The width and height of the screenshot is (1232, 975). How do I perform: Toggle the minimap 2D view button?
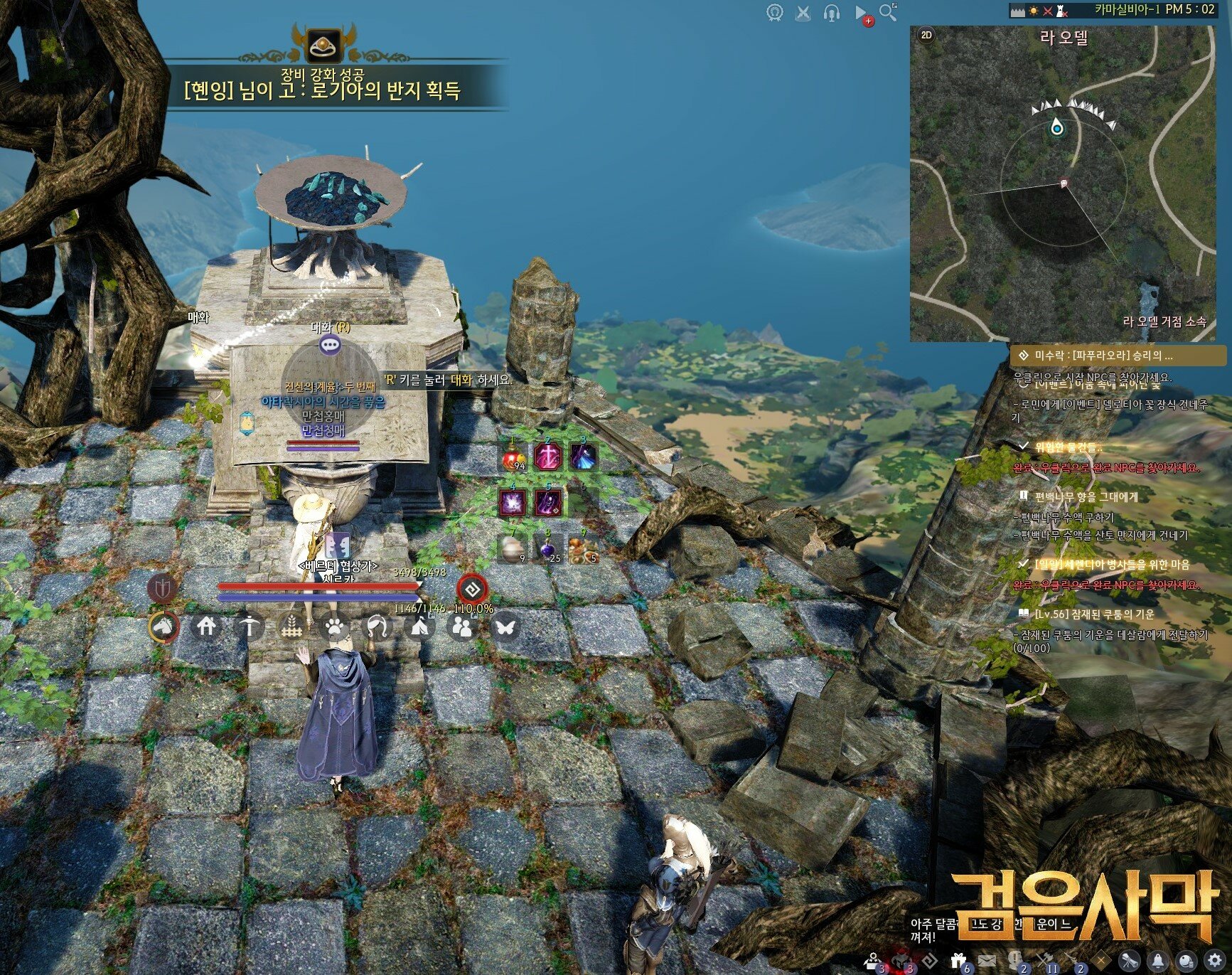(x=926, y=35)
